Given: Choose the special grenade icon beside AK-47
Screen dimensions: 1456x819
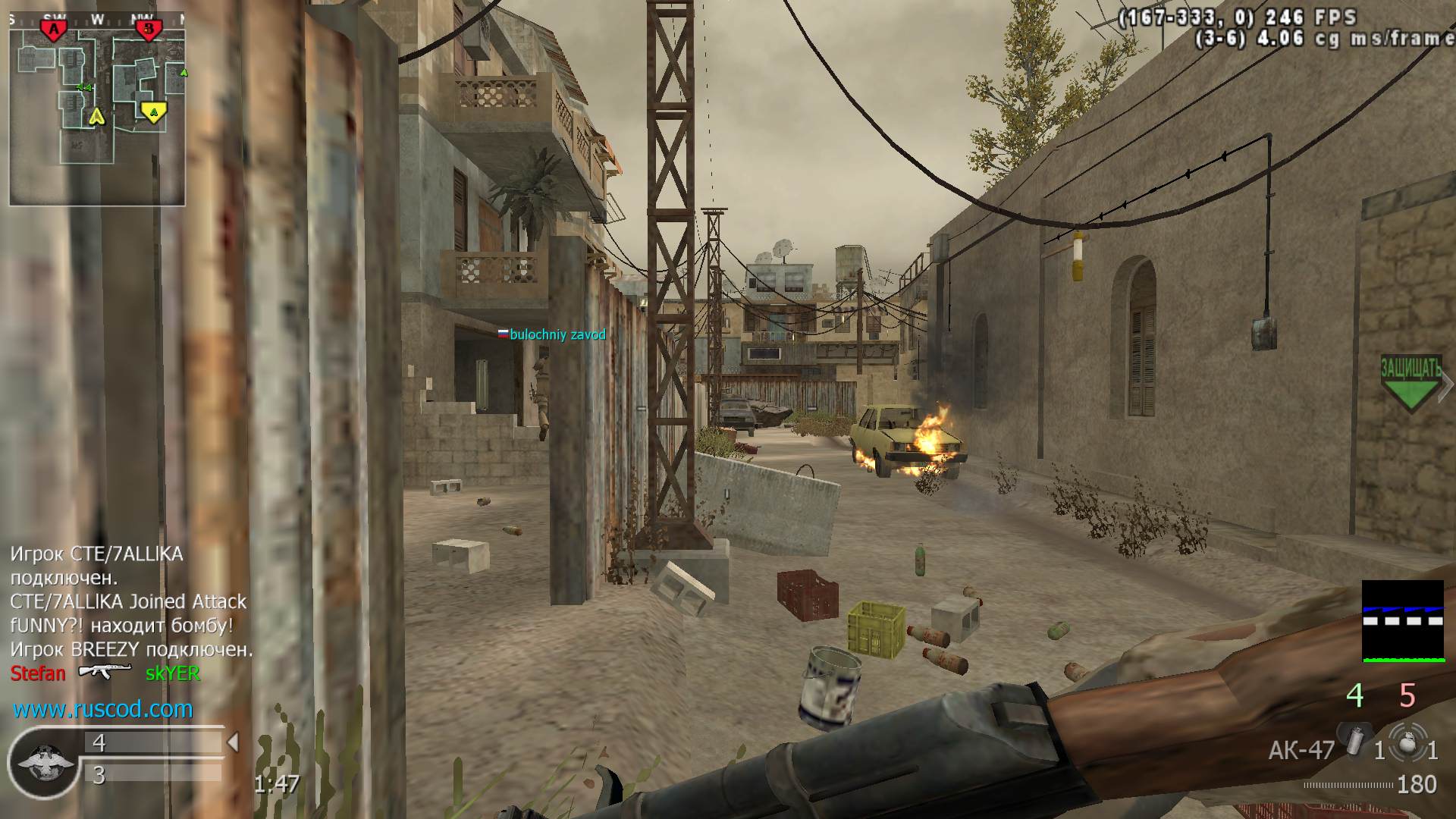Looking at the screenshot, I should (1354, 740).
